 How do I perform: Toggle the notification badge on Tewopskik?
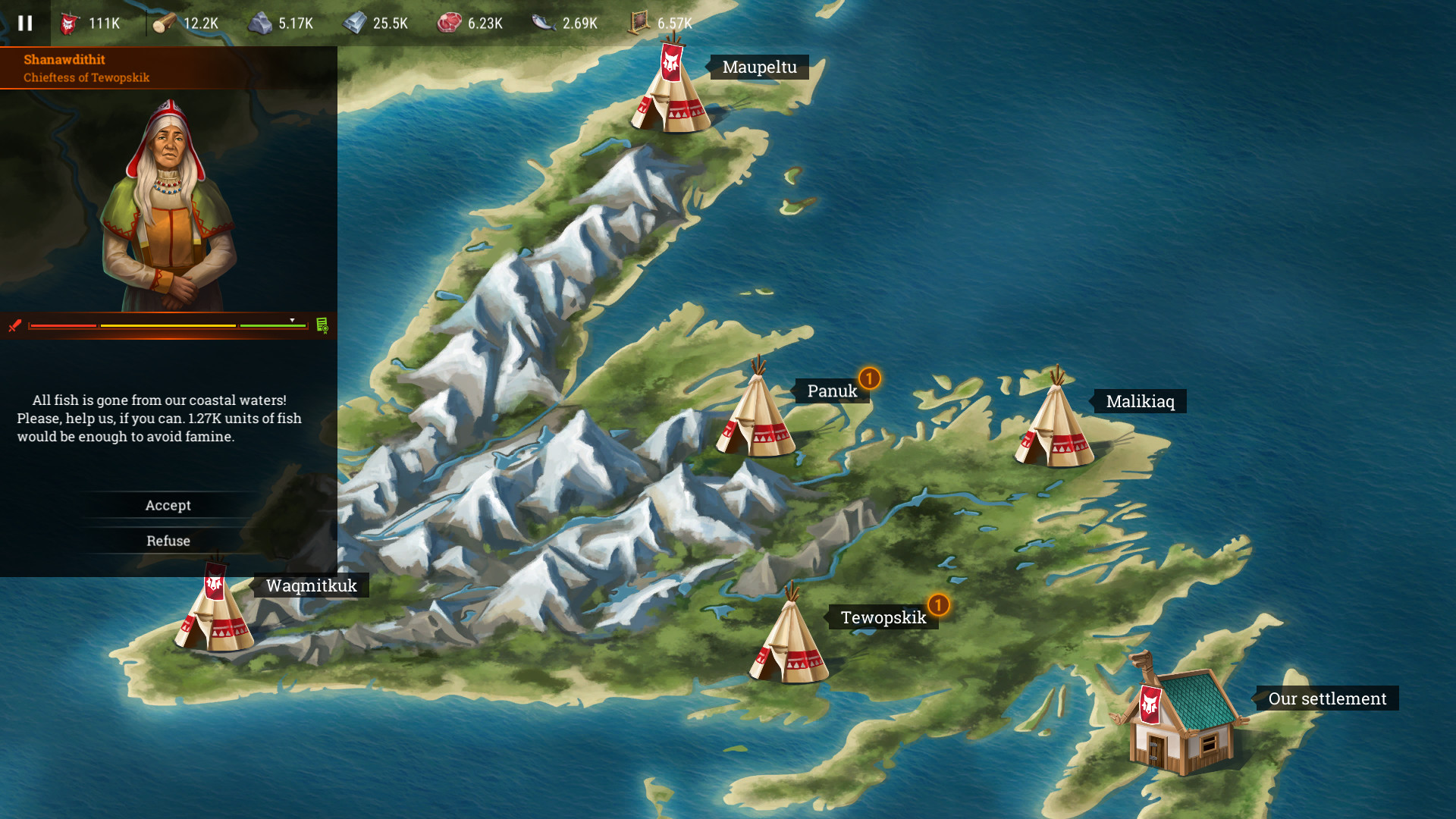click(x=939, y=604)
